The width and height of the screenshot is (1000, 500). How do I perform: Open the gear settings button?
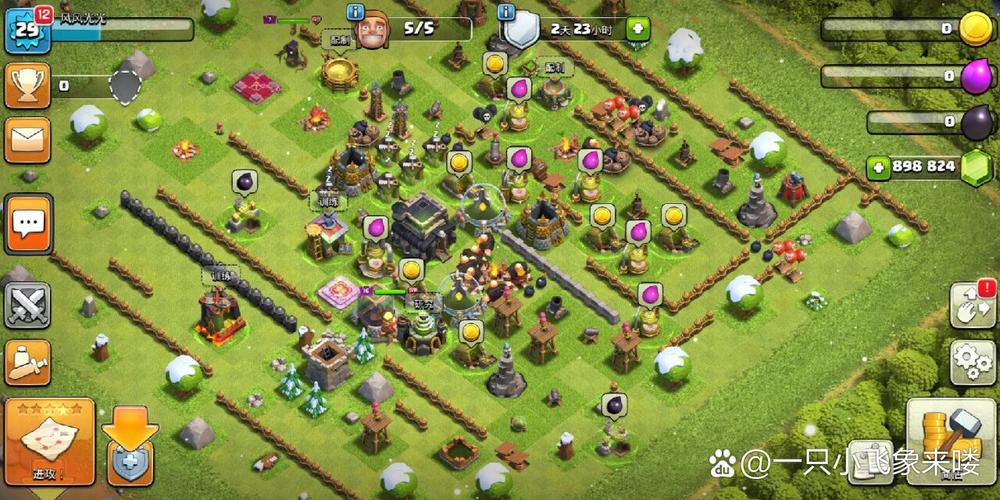coord(971,362)
